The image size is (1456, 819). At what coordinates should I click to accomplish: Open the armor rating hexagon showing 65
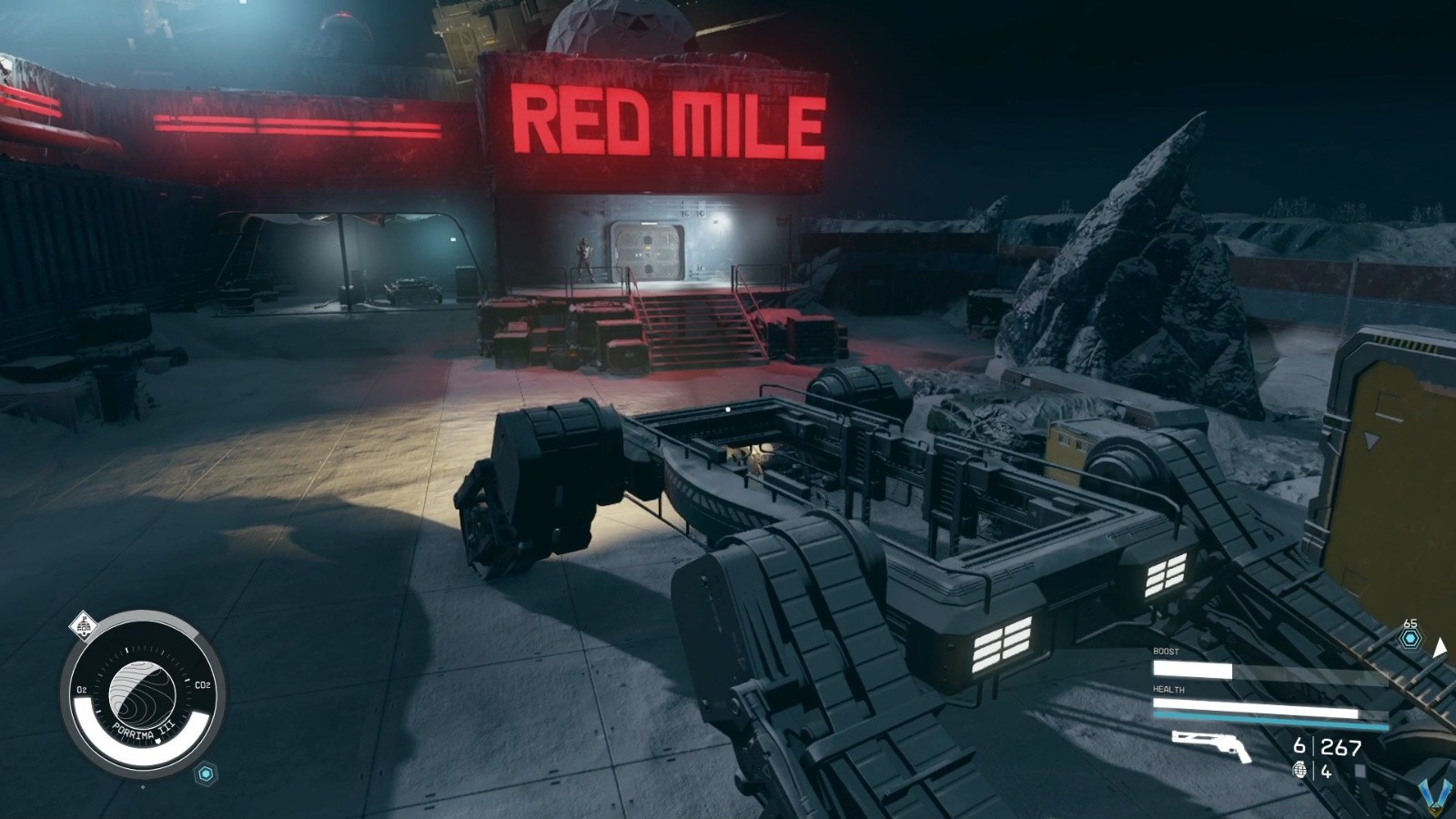[x=1410, y=638]
